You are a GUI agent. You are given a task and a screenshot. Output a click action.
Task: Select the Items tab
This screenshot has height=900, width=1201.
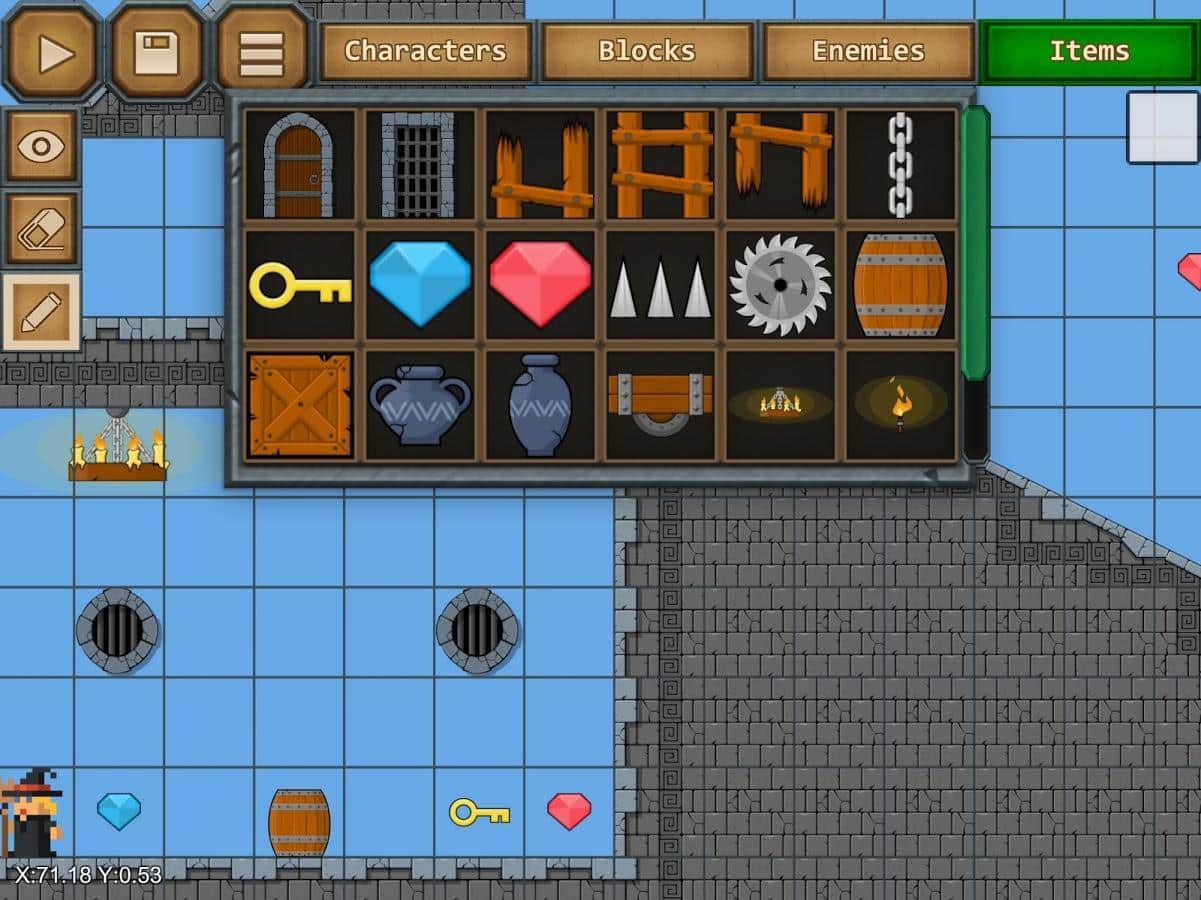coord(1089,51)
